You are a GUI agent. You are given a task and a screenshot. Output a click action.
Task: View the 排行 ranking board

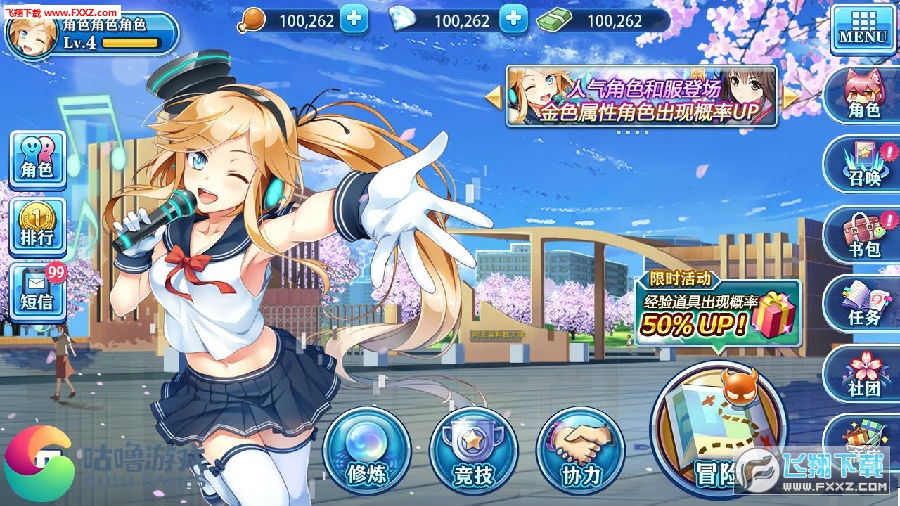(38, 226)
